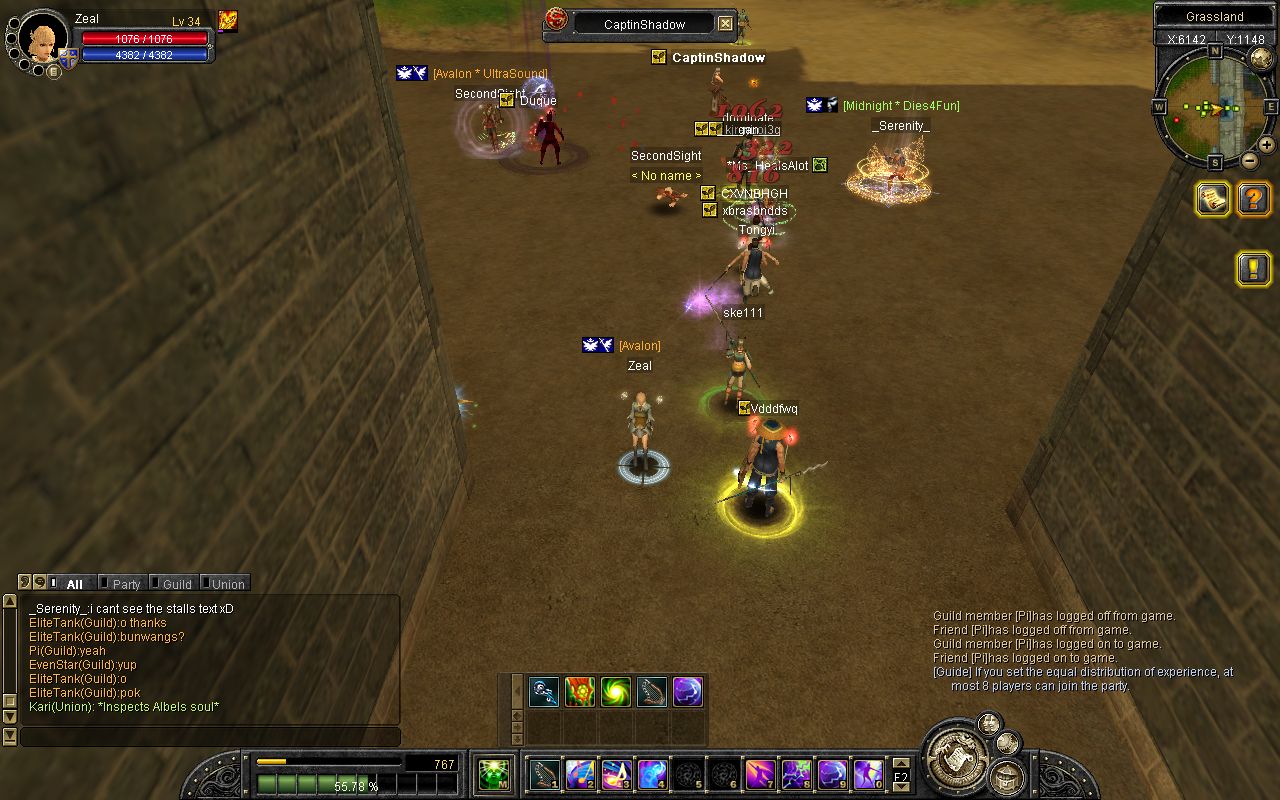The image size is (1280, 800).
Task: Zoom in the minimap with plus button
Action: [x=1266, y=144]
